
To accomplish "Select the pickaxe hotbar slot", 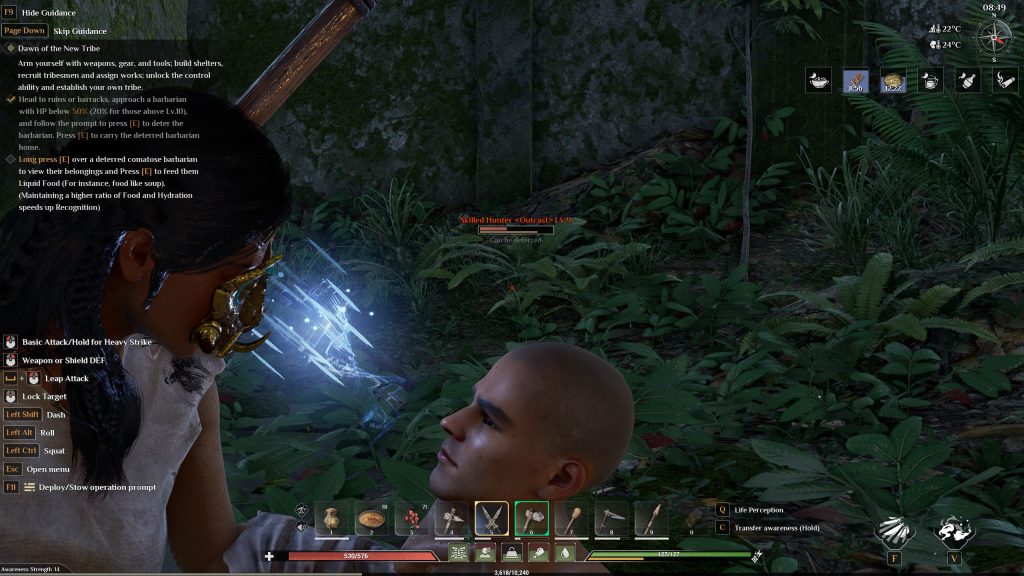I will 611,518.
